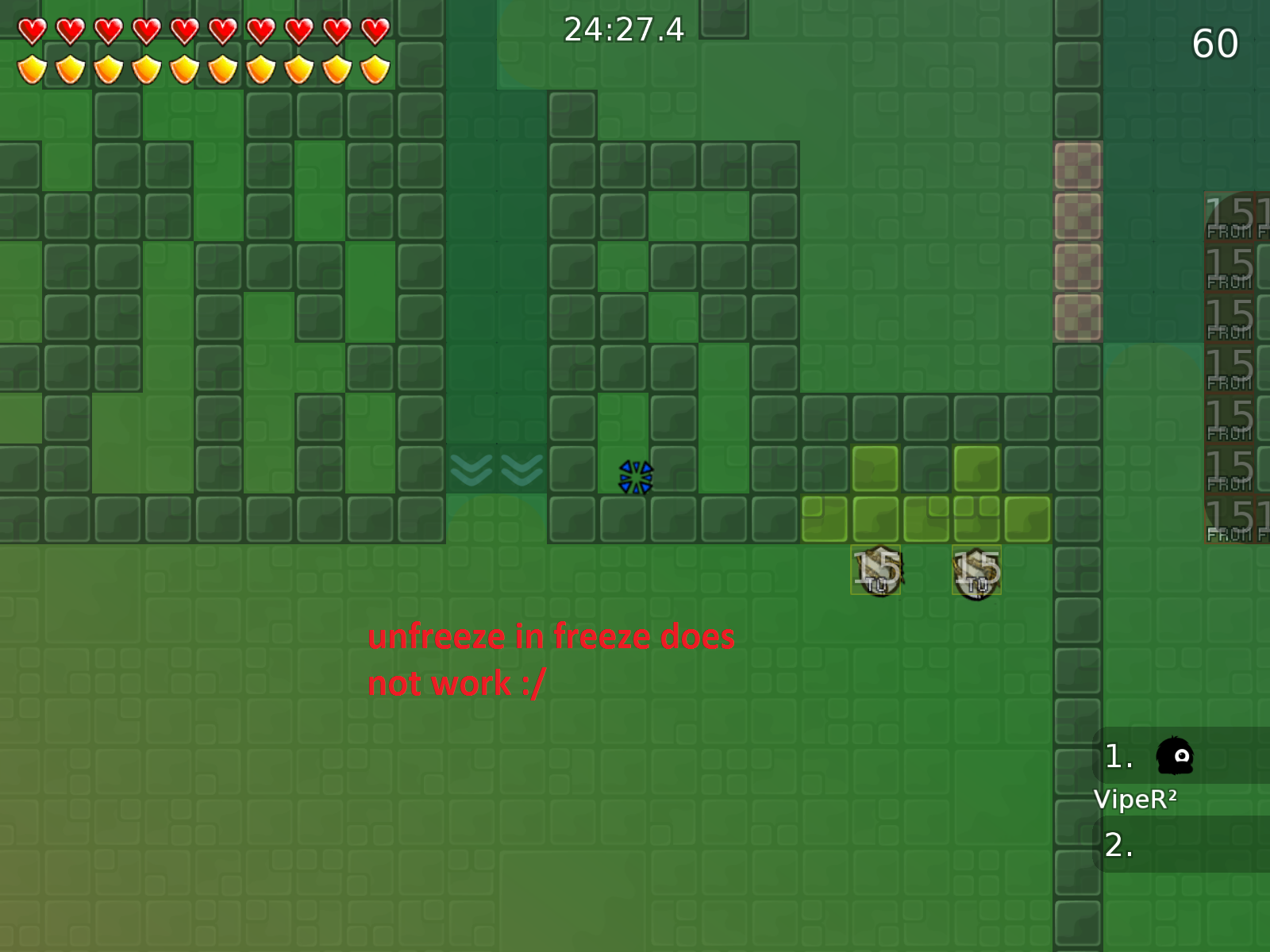1270x952 pixels.
Task: Click the match timer showing 24:27.4
Action: (x=623, y=30)
